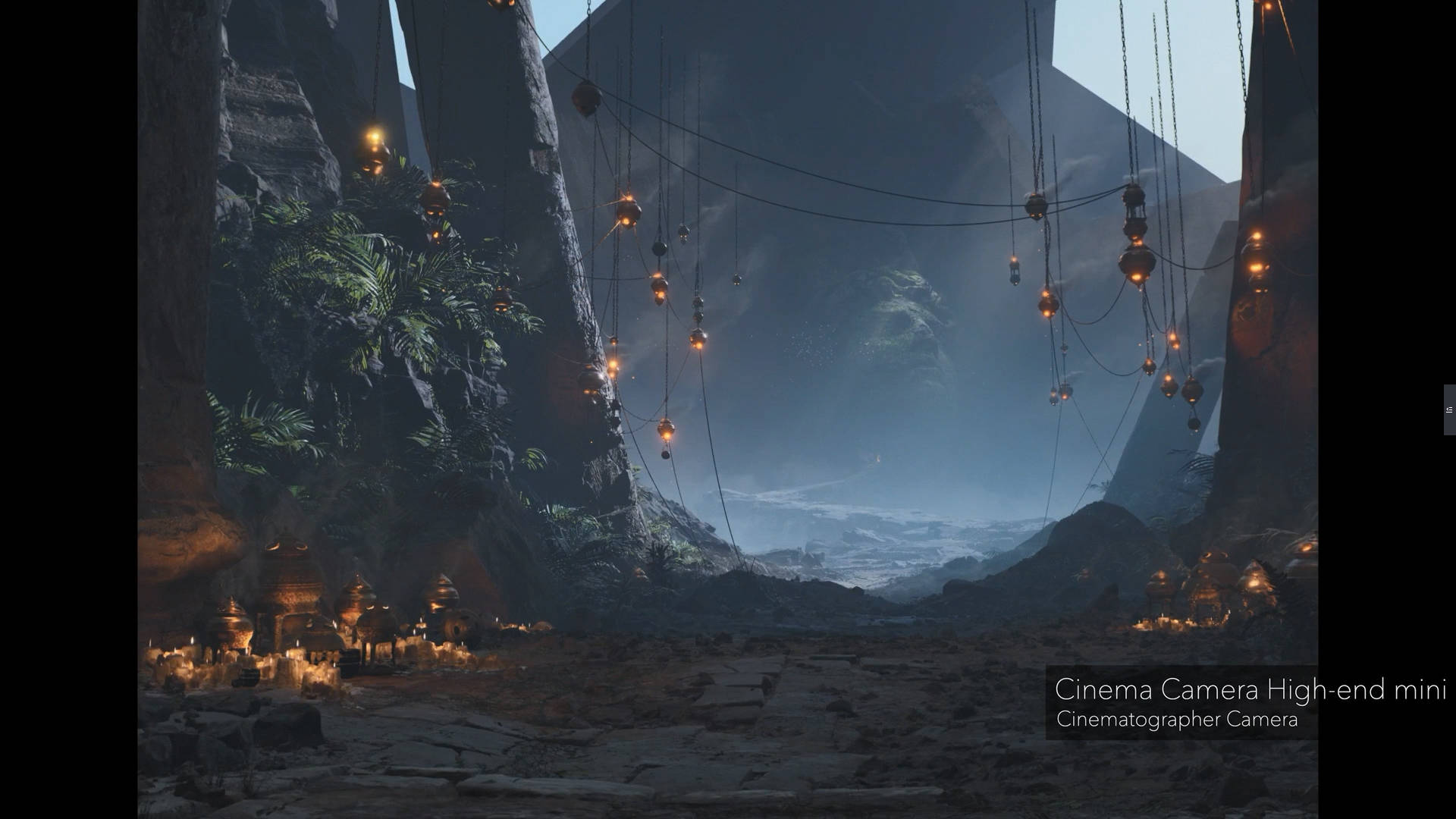Expand the collapsed side panel tab
This screenshot has width=1456, height=819.
1449,409
